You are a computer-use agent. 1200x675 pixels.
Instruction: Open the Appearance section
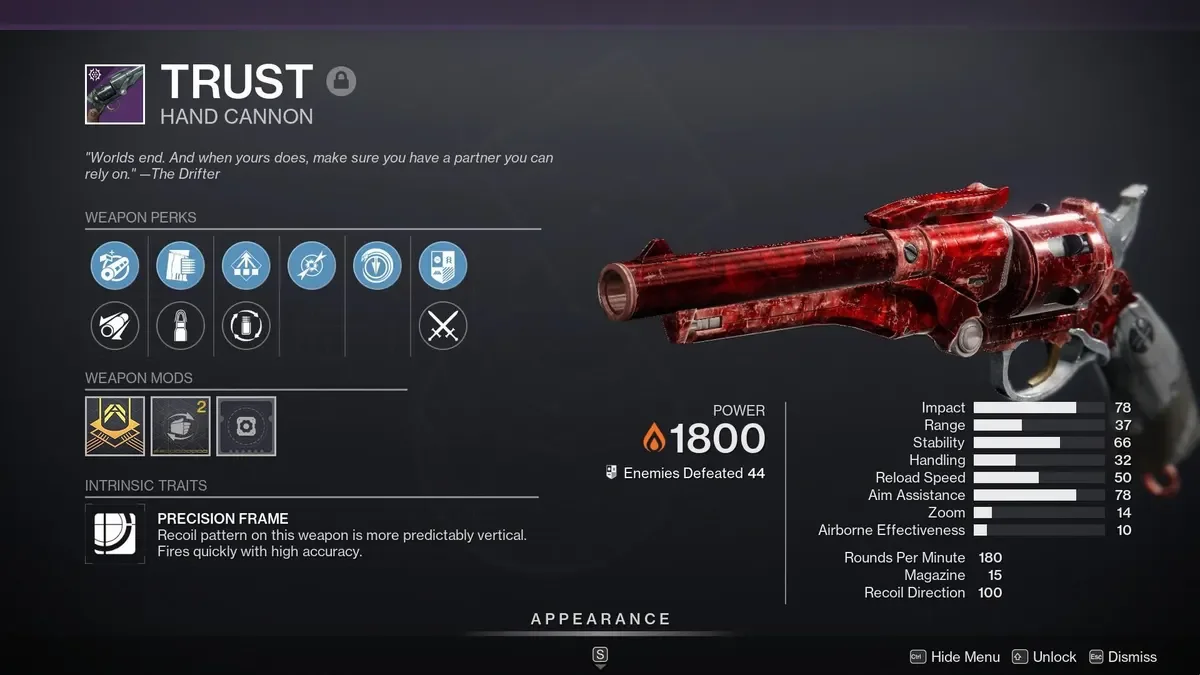pyautogui.click(x=600, y=619)
